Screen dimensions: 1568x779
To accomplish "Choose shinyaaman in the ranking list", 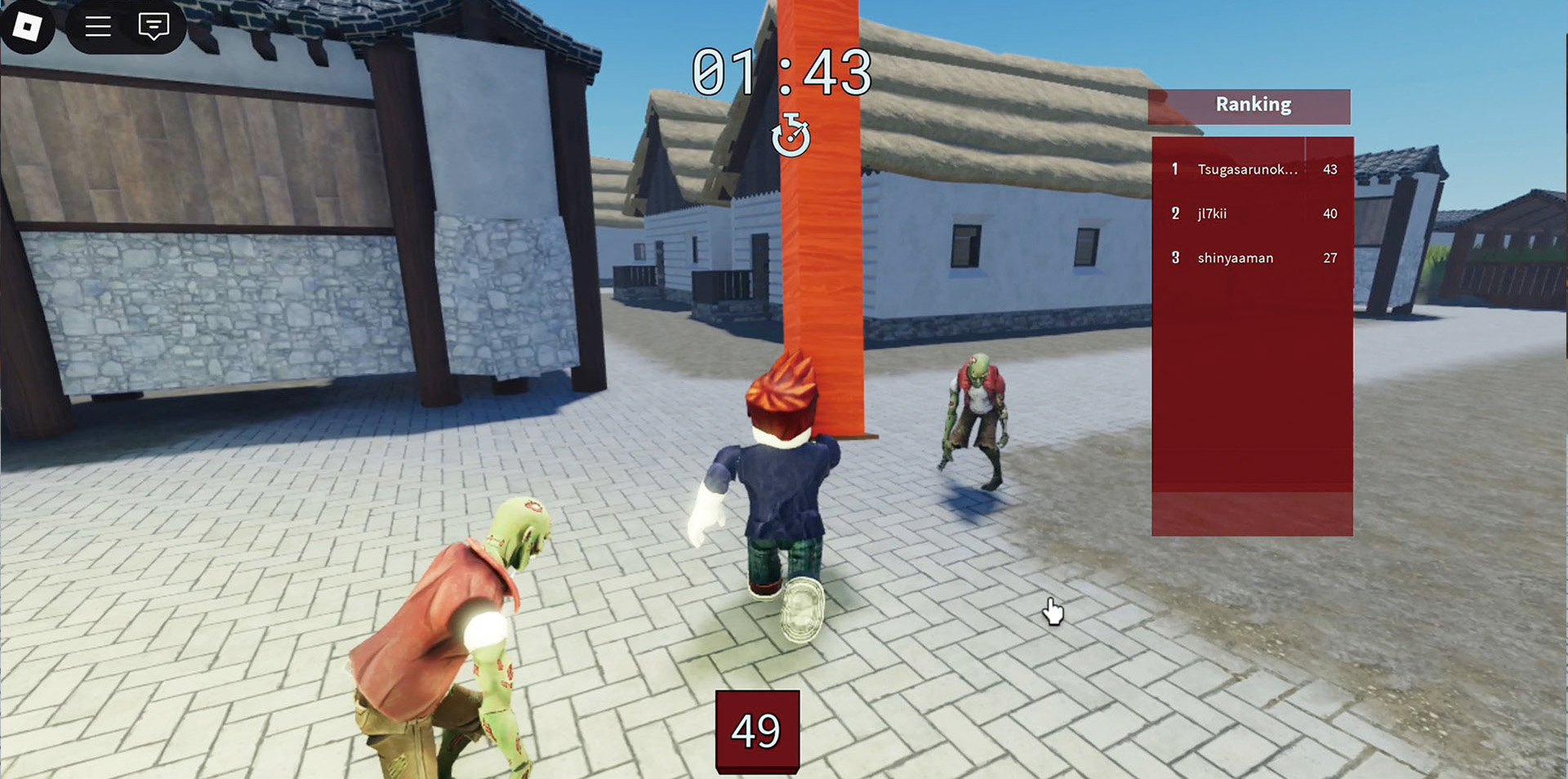I will tap(1235, 258).
